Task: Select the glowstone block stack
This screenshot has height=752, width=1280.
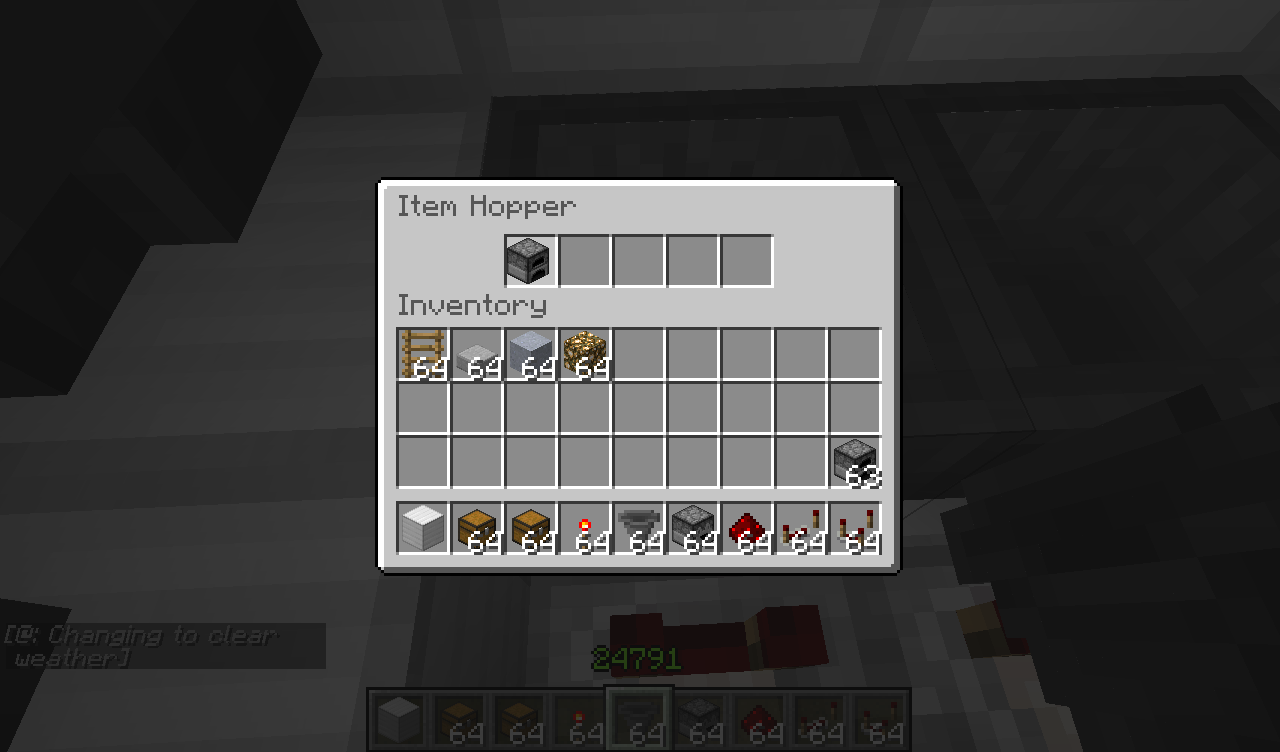Action: coord(585,350)
